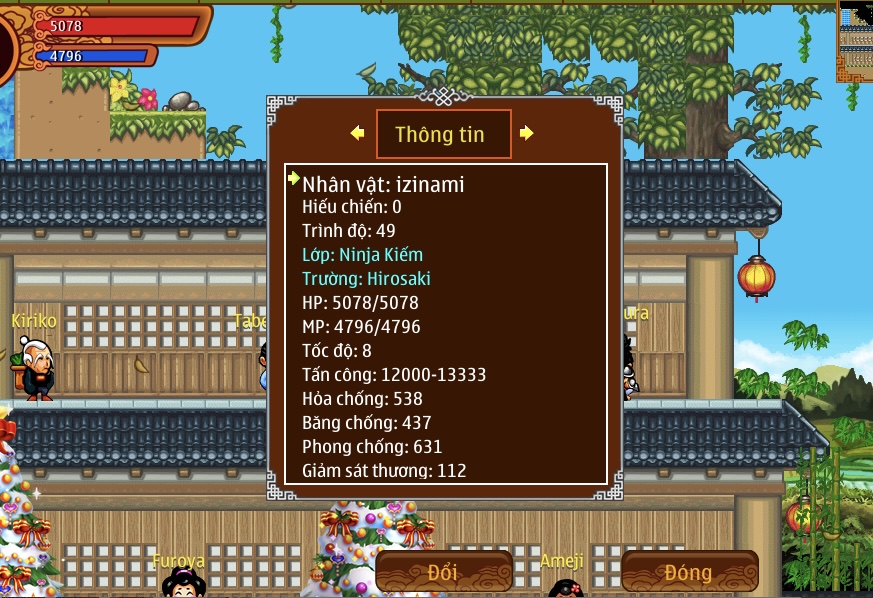Select the Tấn công stat row

coord(394,375)
